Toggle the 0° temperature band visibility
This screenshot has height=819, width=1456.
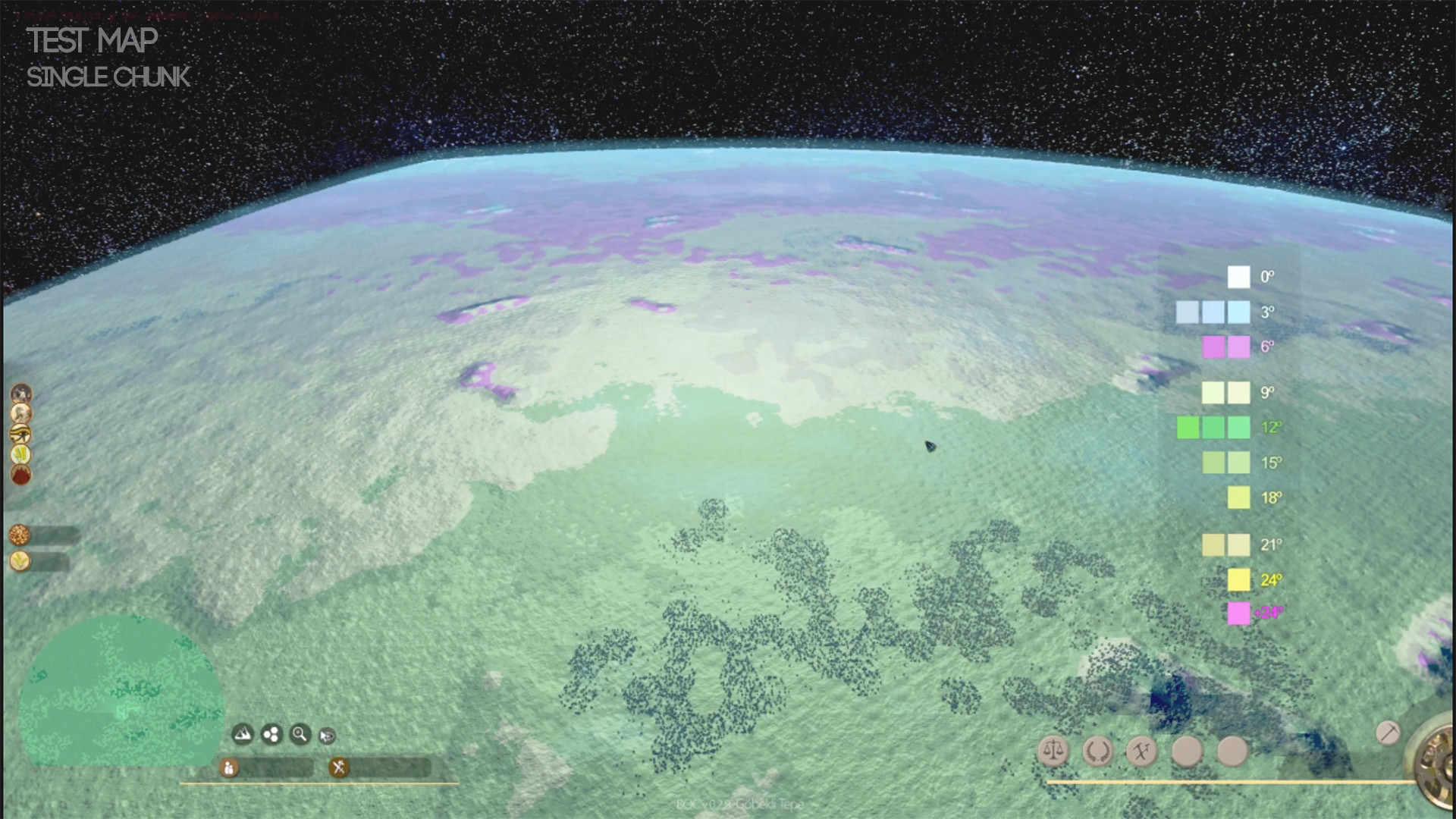1239,276
